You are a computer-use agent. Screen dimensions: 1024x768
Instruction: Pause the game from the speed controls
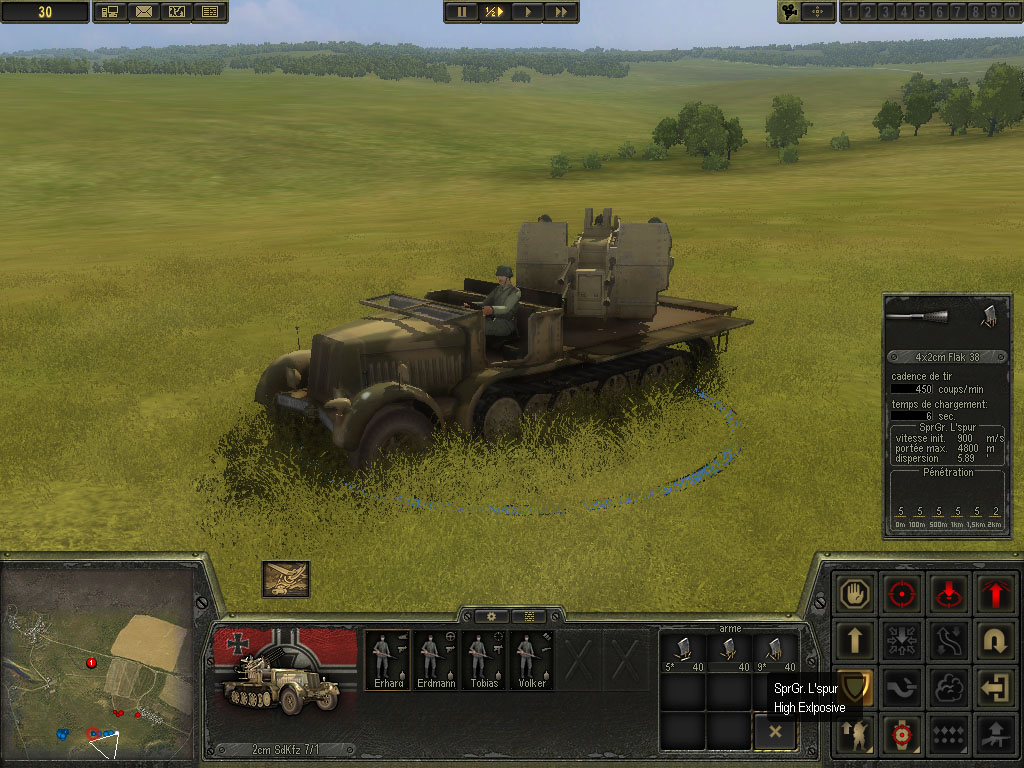tap(461, 12)
